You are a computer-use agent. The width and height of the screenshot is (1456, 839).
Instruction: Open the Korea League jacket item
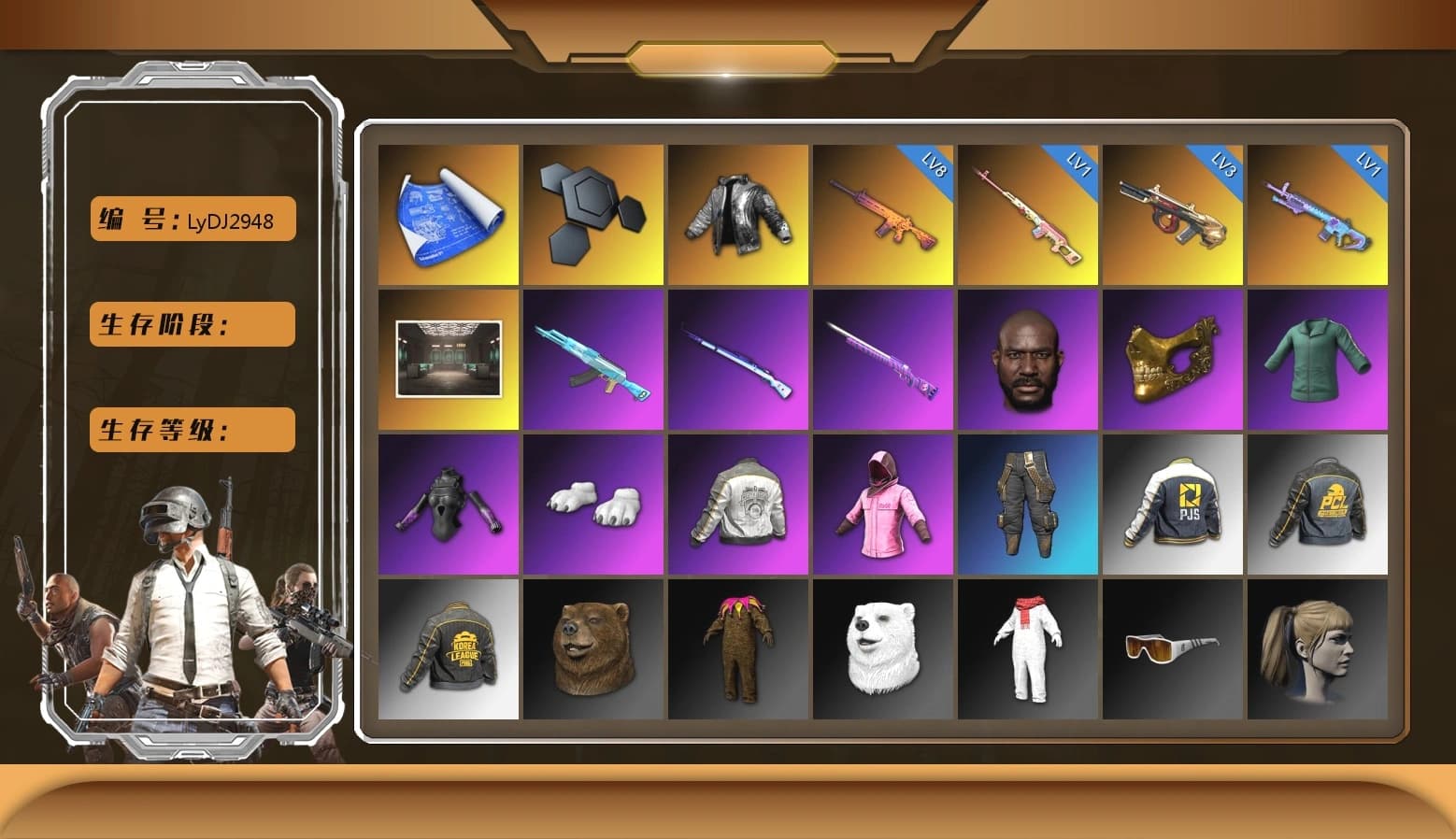pyautogui.click(x=447, y=649)
